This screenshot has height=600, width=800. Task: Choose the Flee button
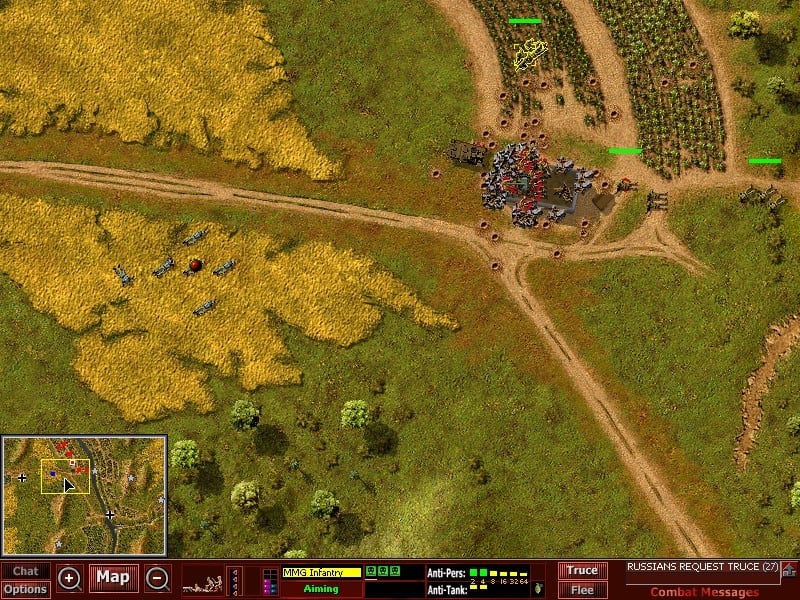[x=581, y=589]
